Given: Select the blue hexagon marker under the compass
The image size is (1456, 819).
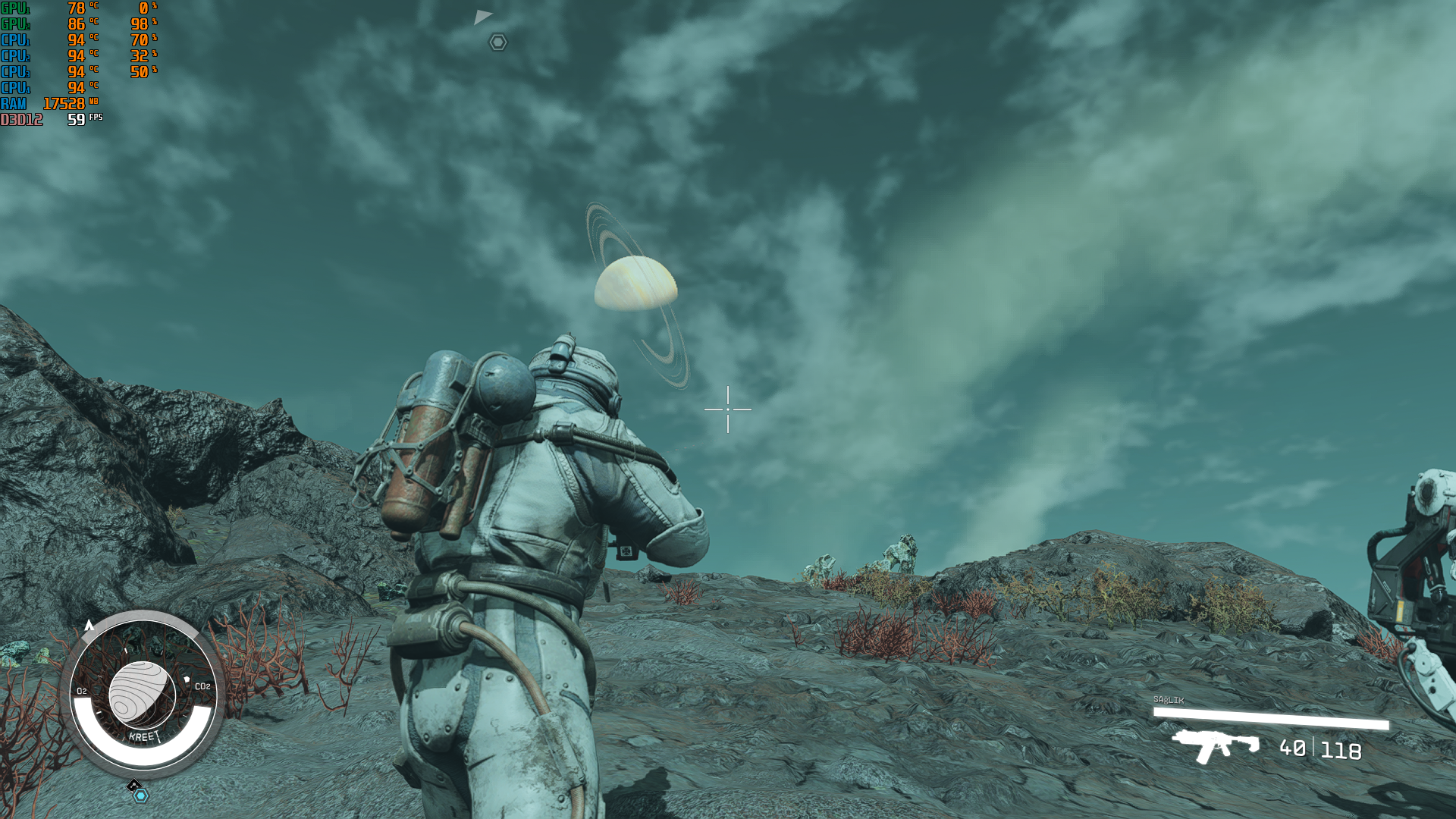Looking at the screenshot, I should coord(141,795).
